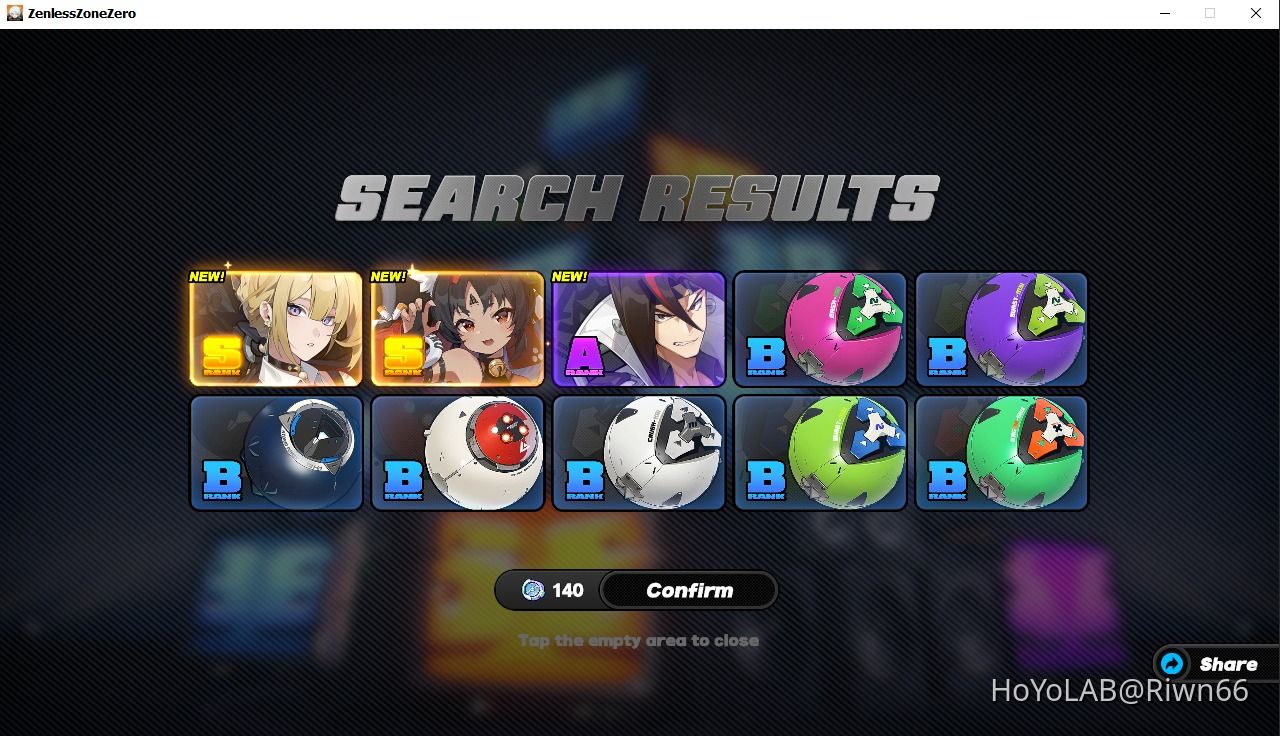
Task: Select the S-rank blonde character card
Action: (x=276, y=328)
